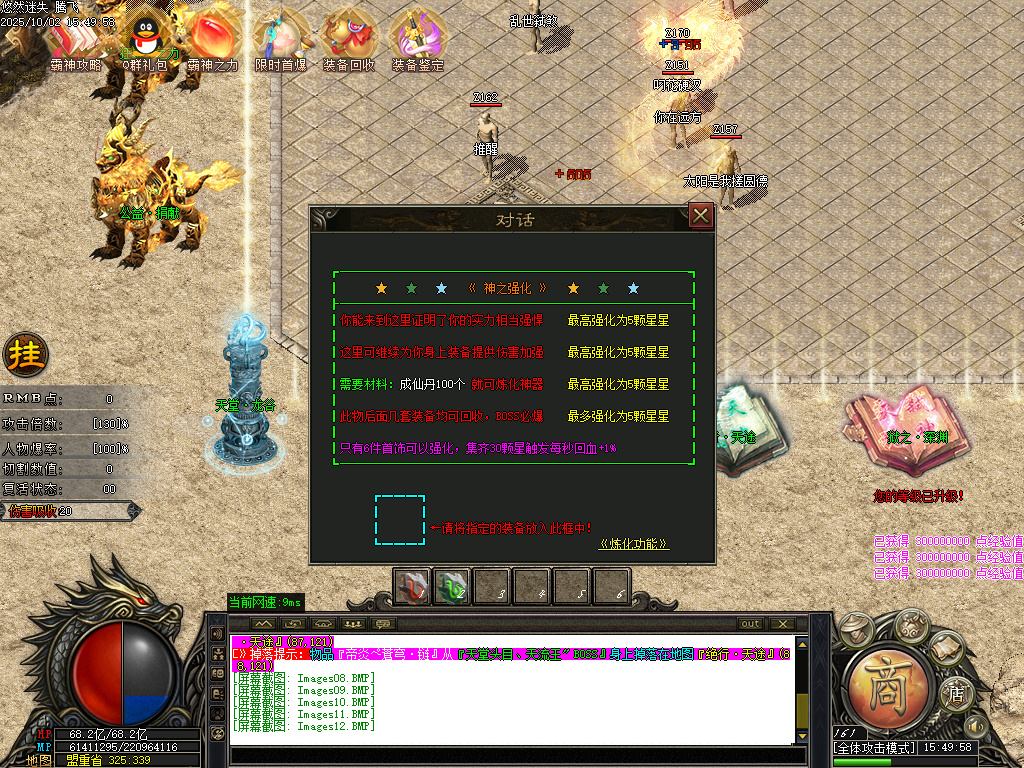Select the cyan dashed equipment slot
The image size is (1024, 768).
(400, 520)
